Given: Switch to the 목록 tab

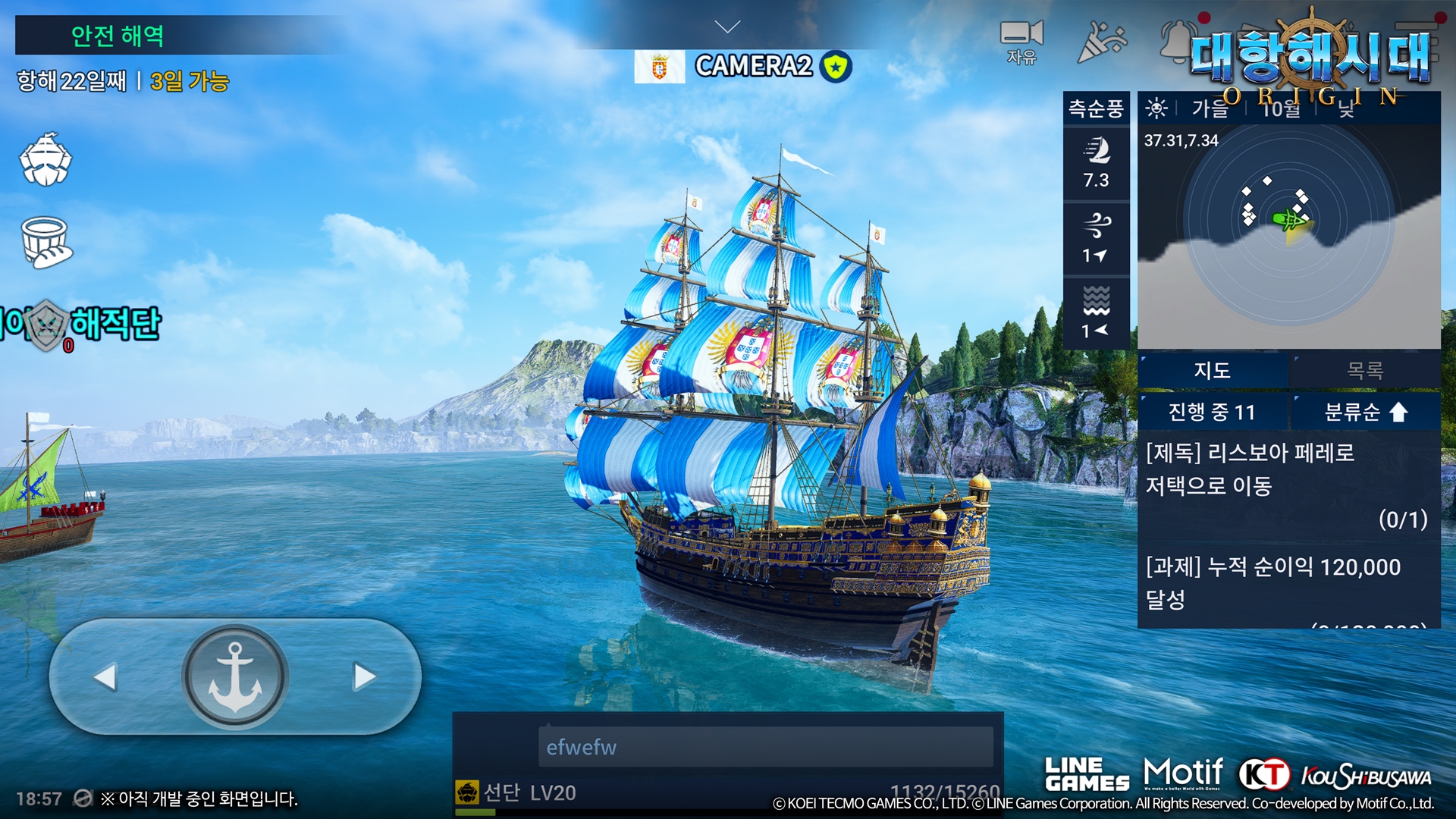Looking at the screenshot, I should click(x=1364, y=370).
